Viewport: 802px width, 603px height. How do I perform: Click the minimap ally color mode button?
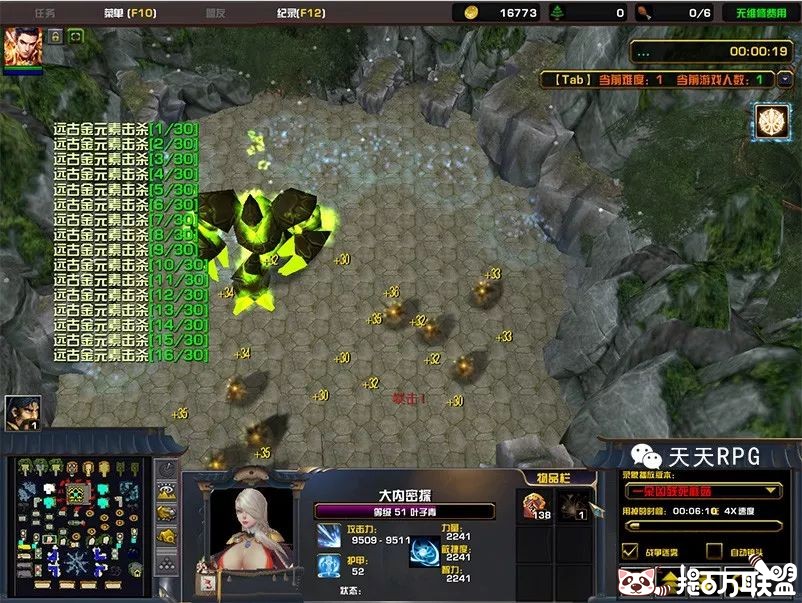(166, 512)
